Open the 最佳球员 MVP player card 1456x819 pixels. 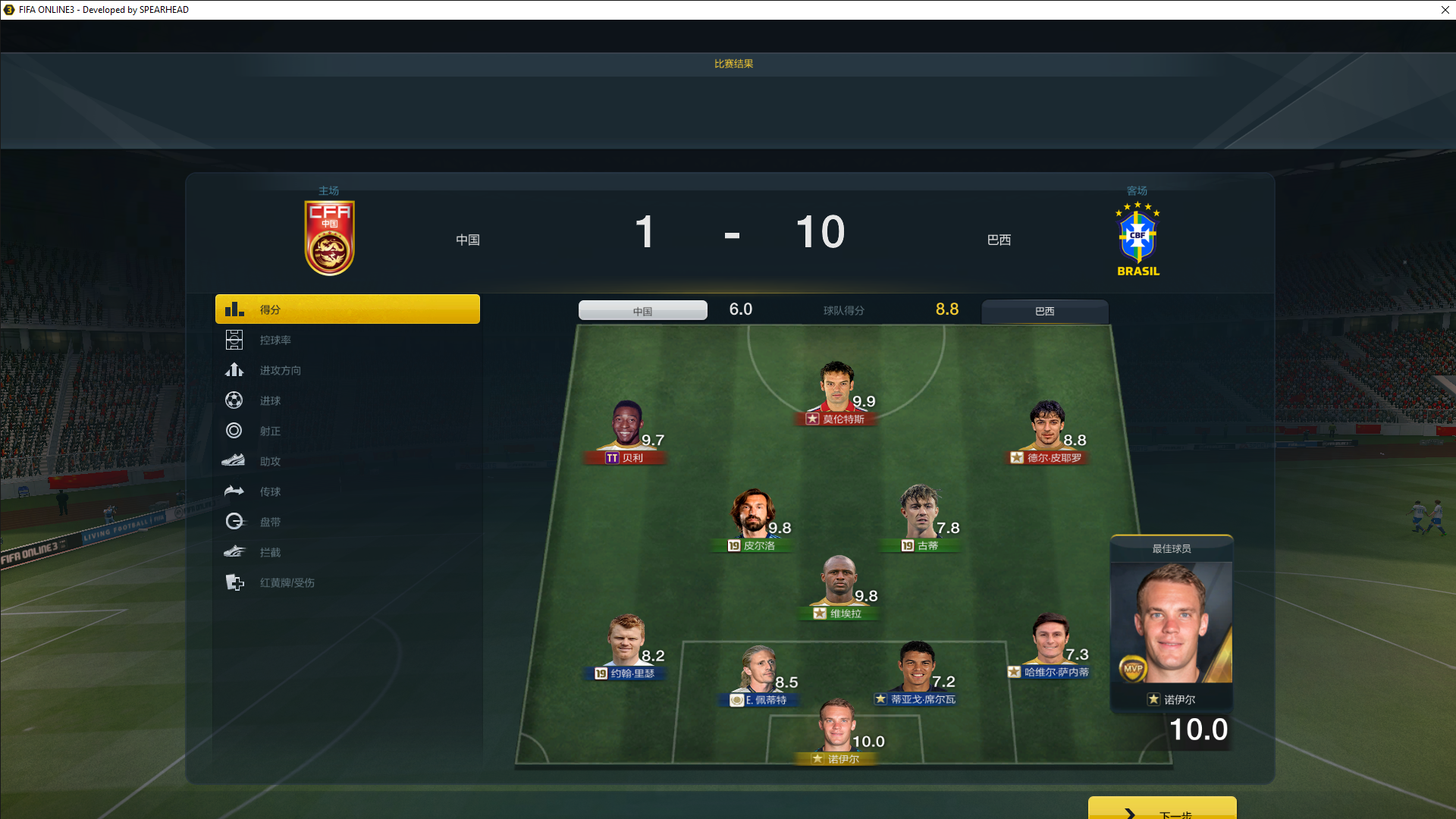(1171, 626)
